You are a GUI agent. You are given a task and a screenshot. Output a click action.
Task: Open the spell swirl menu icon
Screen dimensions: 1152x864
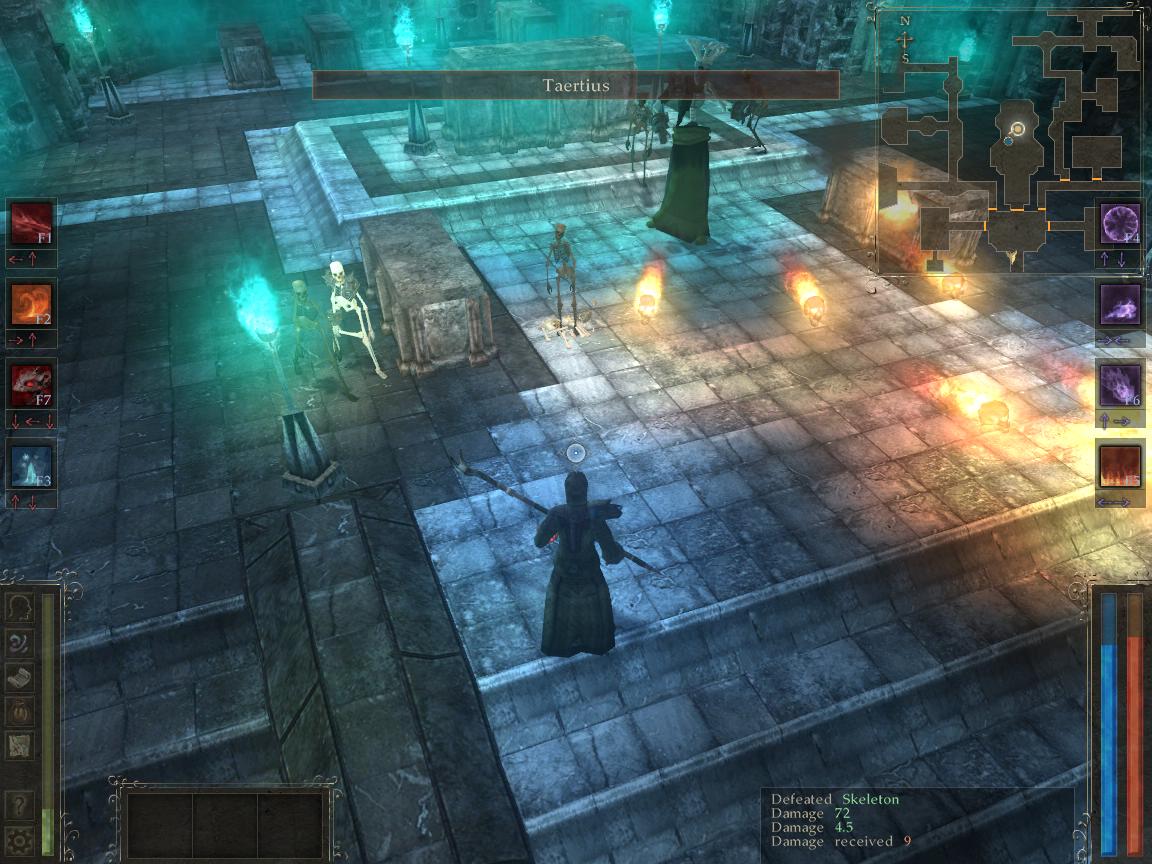click(x=19, y=642)
